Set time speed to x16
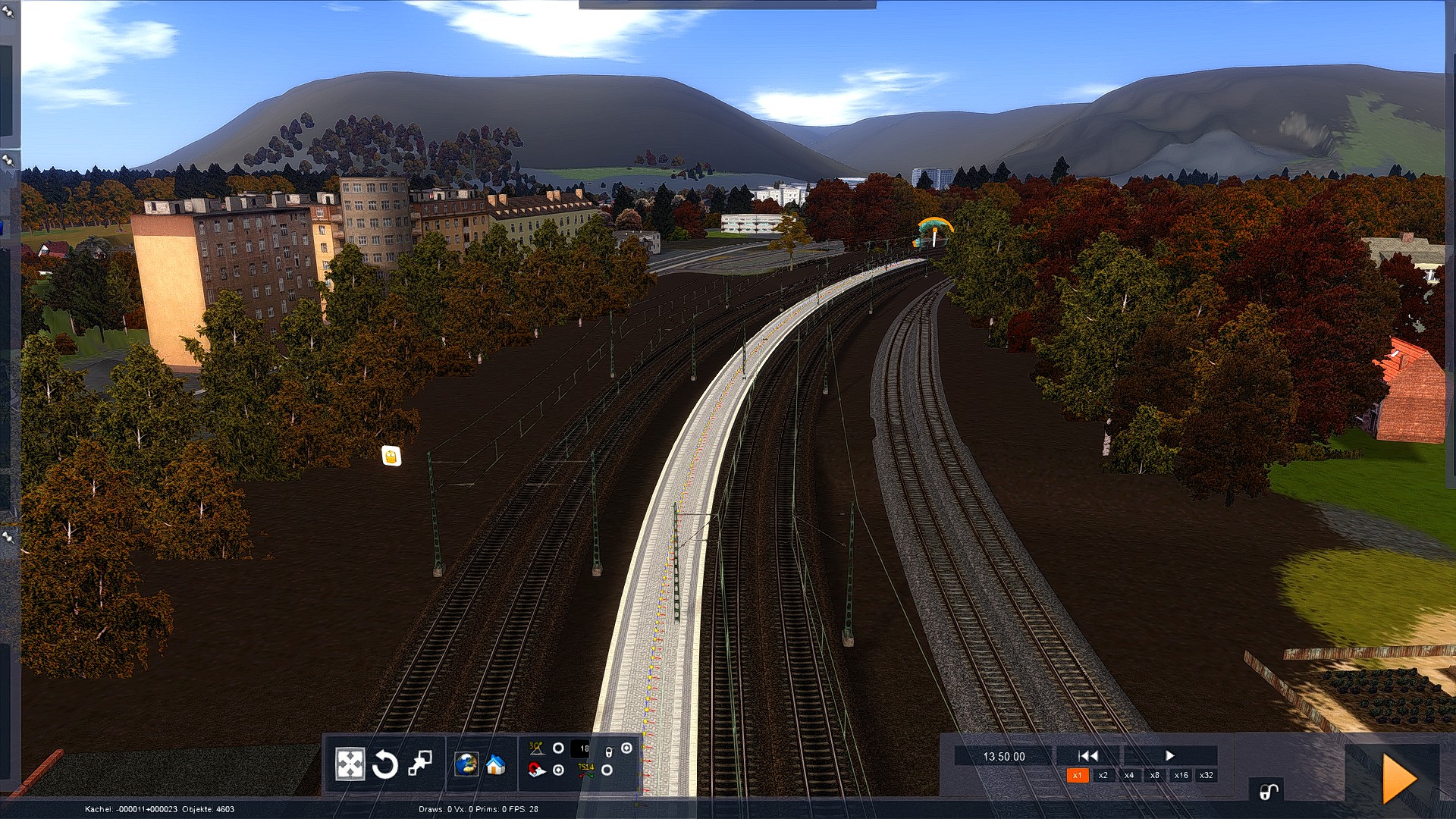1456x819 pixels. pyautogui.click(x=1181, y=775)
